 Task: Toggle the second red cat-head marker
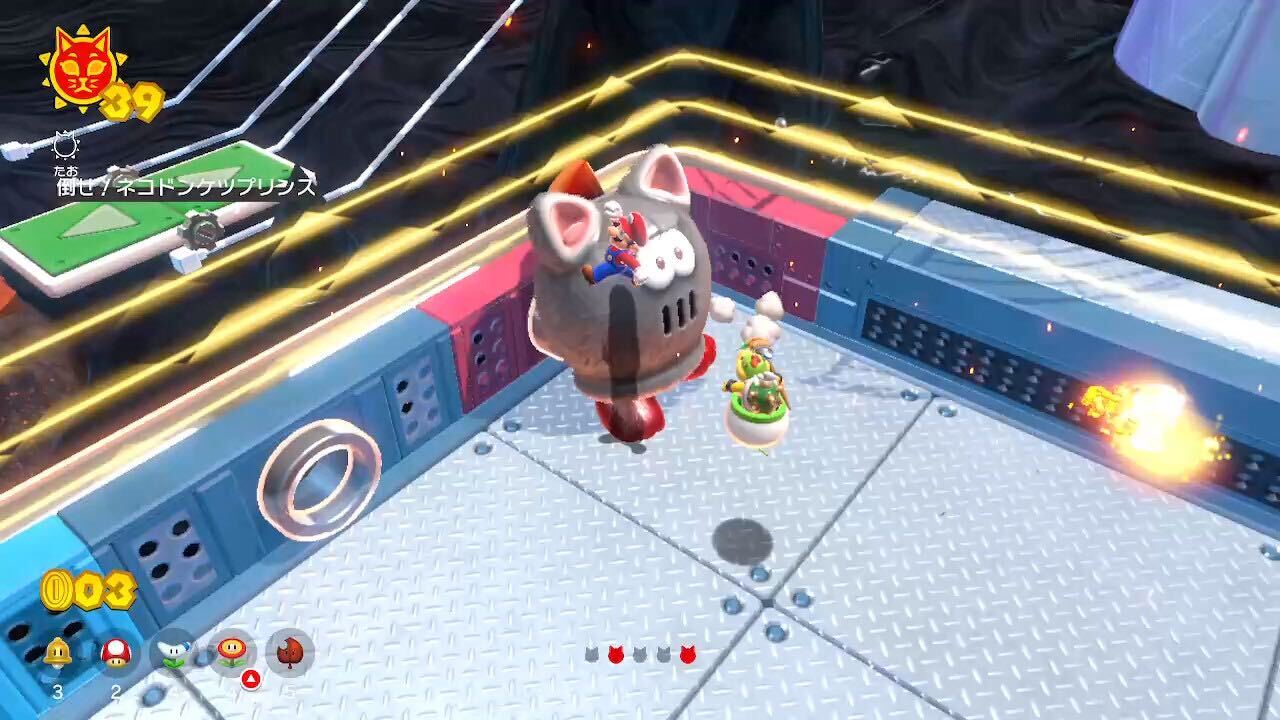(615, 652)
